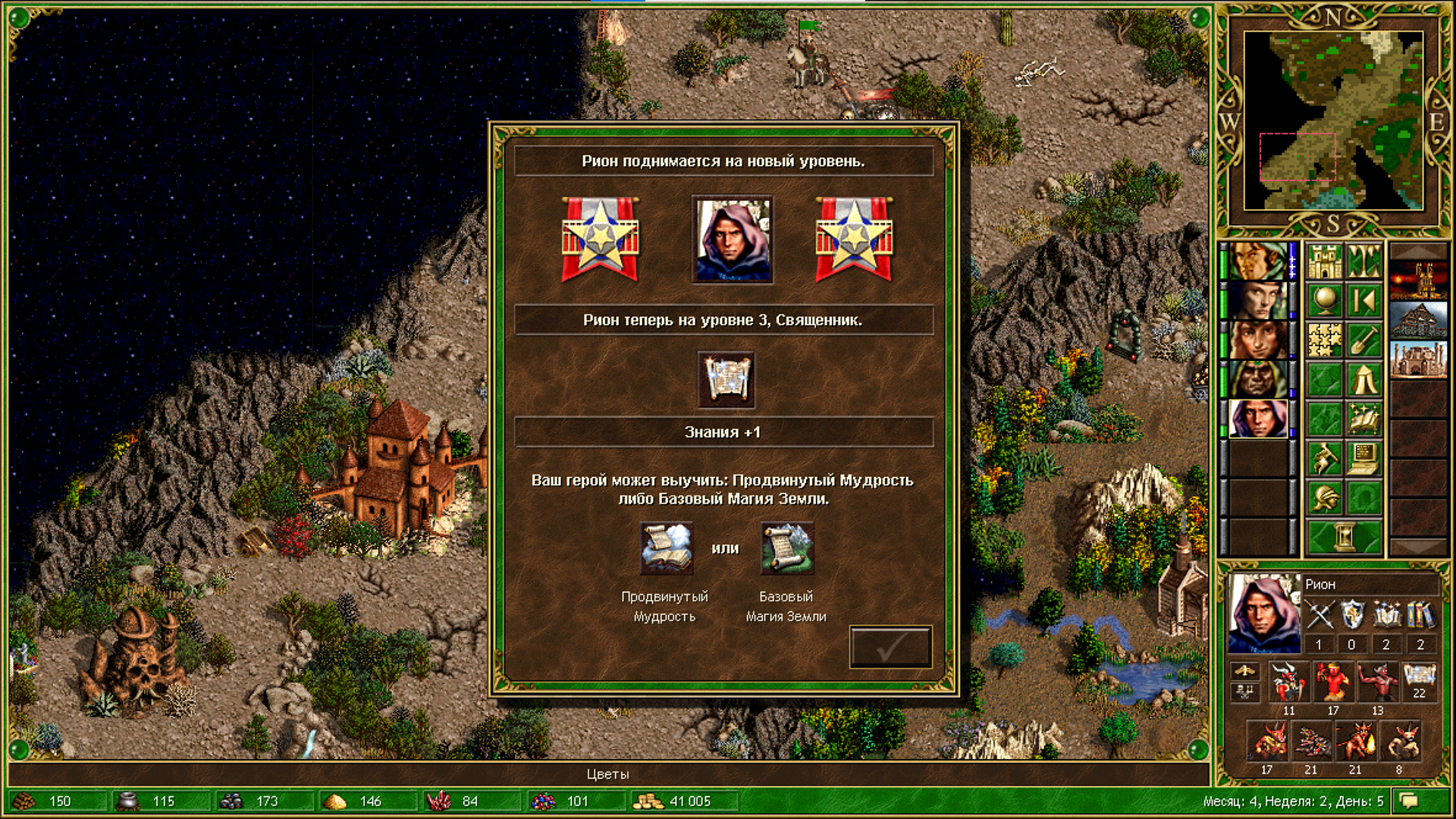Open the spellbook adventure button
The image size is (1456, 819).
coord(1363,419)
